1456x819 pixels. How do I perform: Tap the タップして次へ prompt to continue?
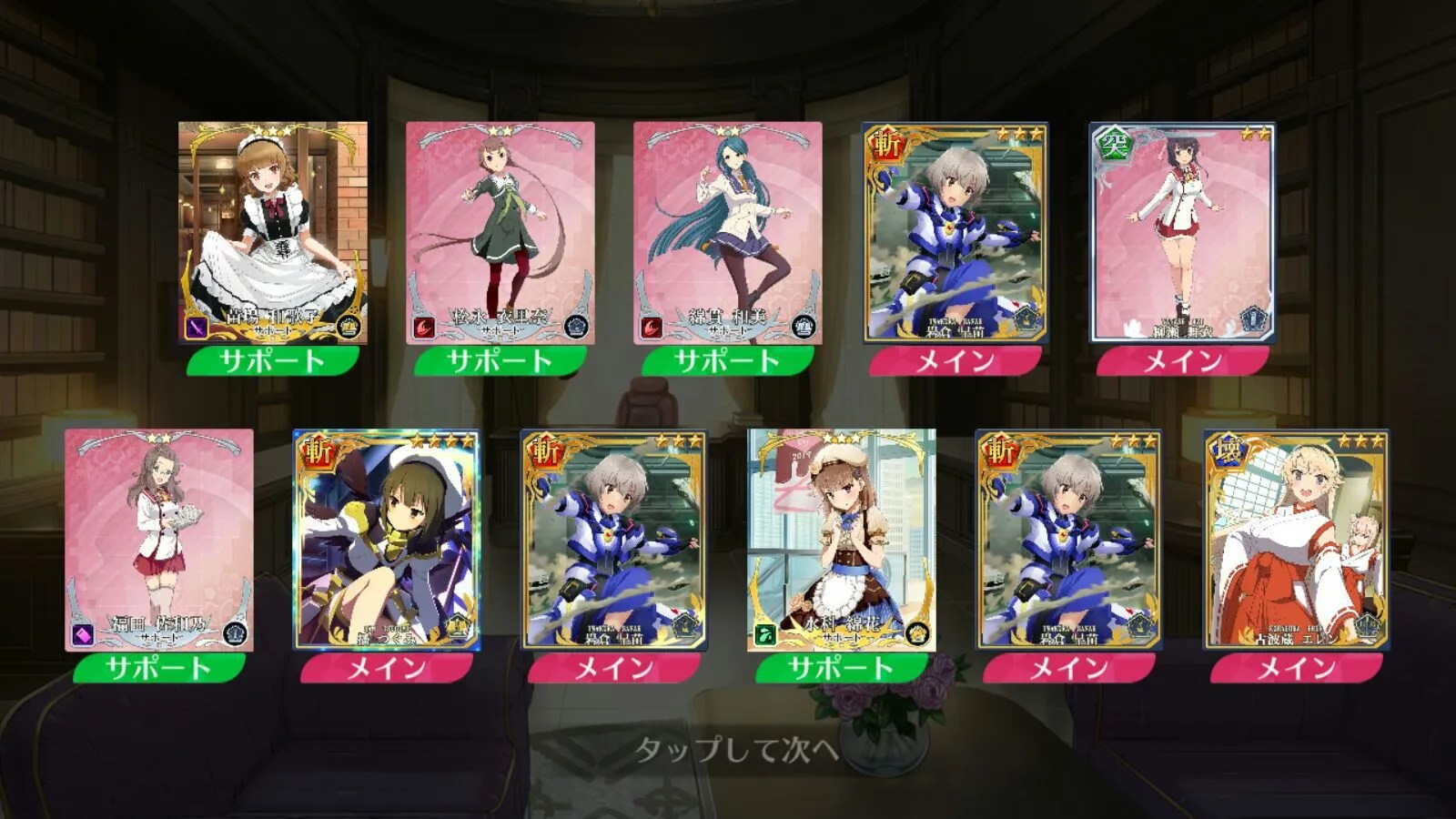click(x=735, y=750)
